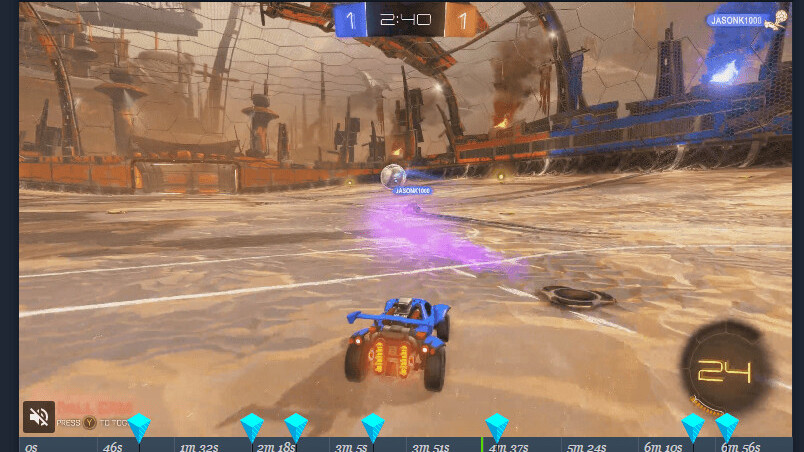This screenshot has width=804, height=452.
Task: Choose the diamond marker just after 6m 10s
Action: pyautogui.click(x=693, y=426)
